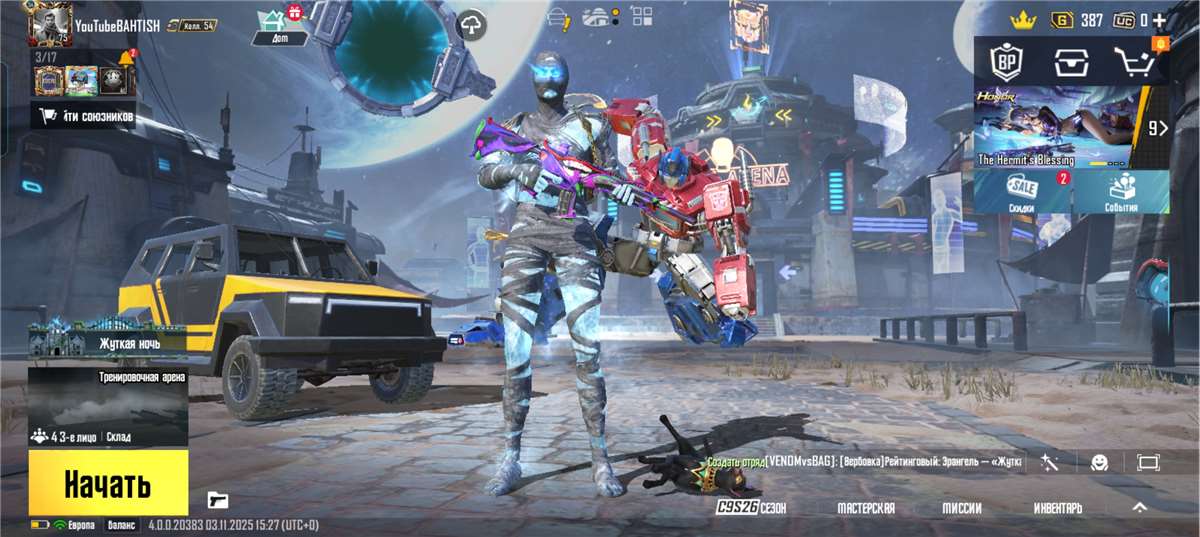
Task: Start the match with the Начать button
Action: [108, 483]
